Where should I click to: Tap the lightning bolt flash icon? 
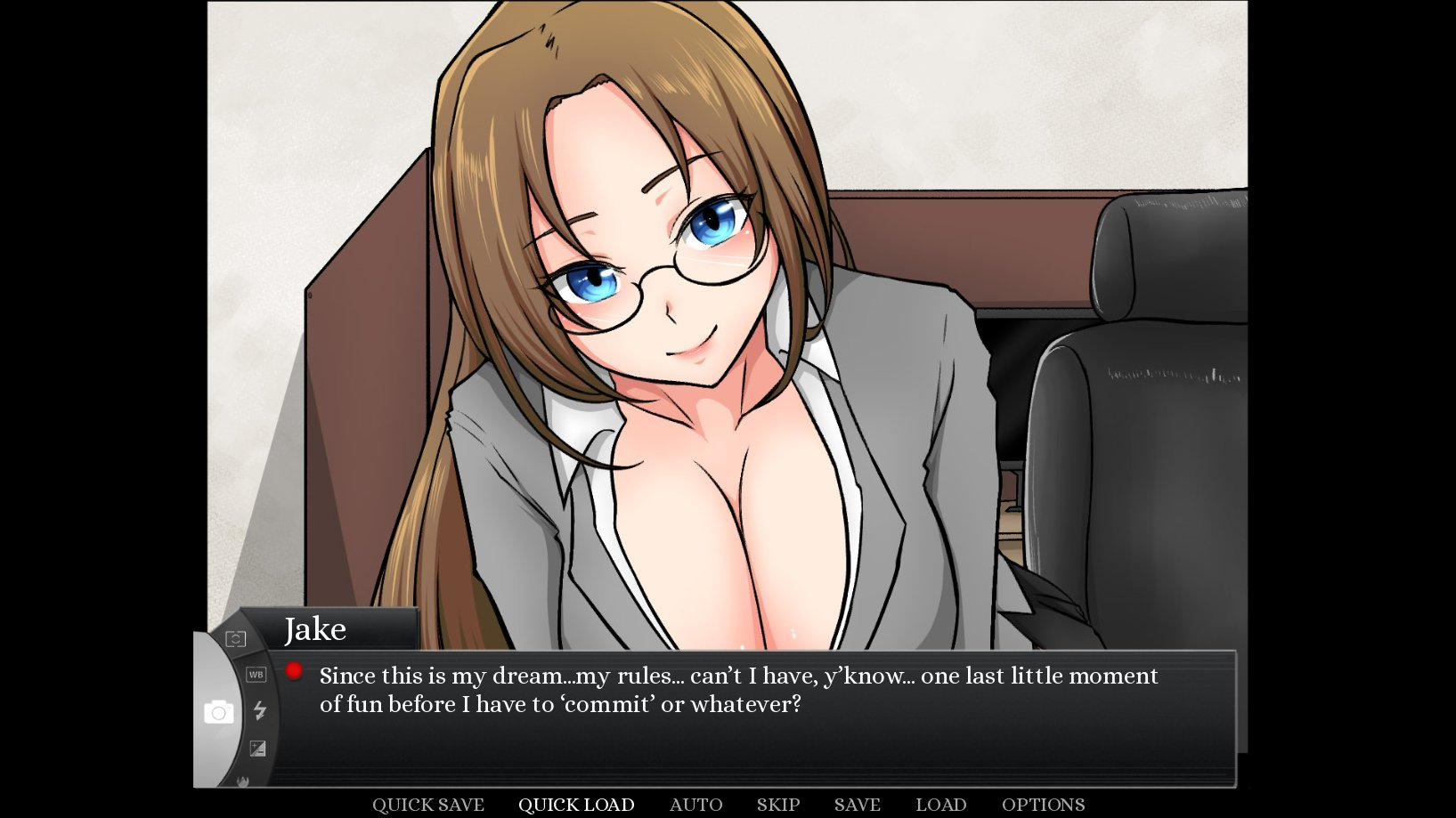click(x=260, y=710)
